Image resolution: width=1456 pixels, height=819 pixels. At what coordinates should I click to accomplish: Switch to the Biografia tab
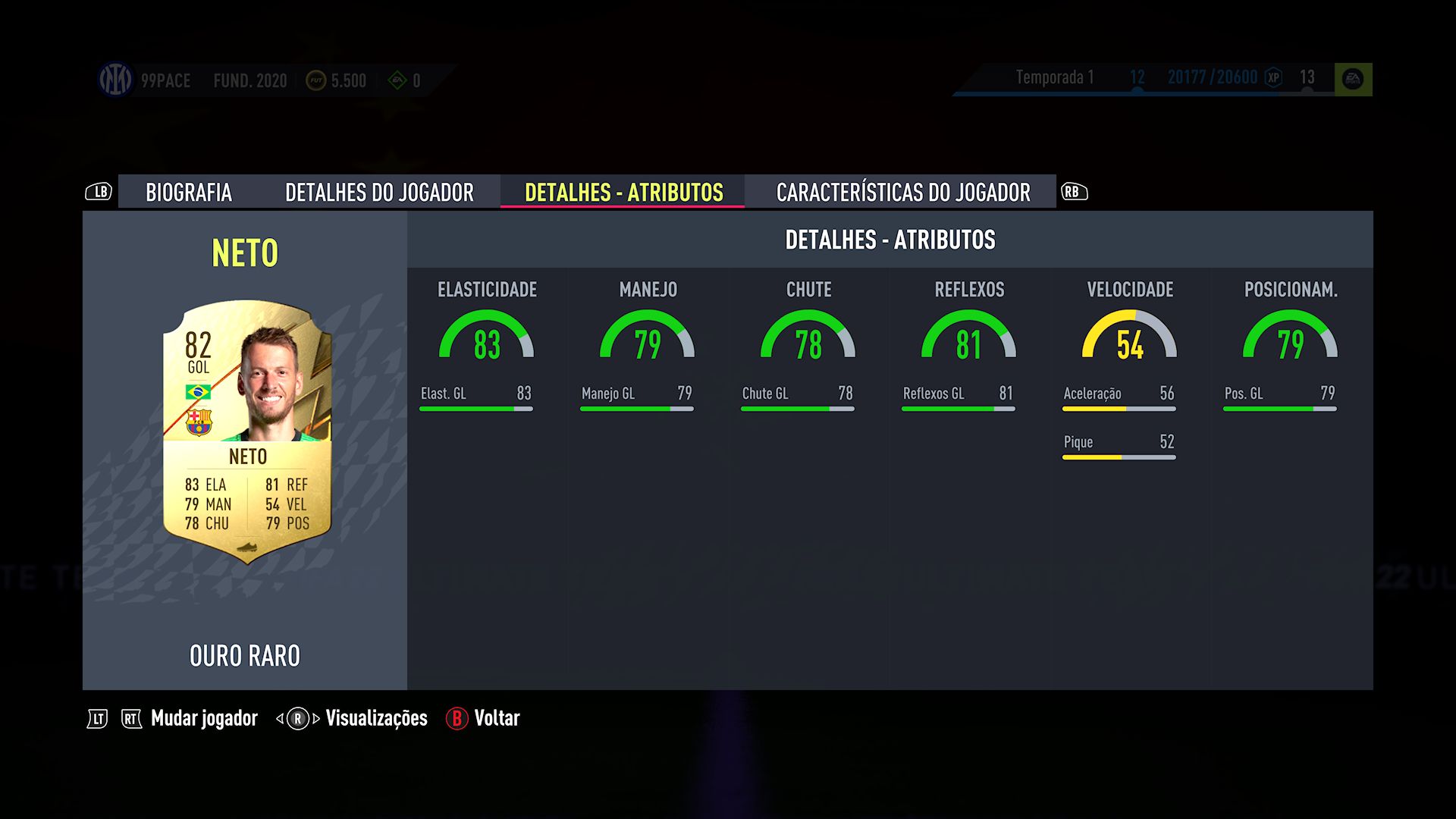(189, 193)
